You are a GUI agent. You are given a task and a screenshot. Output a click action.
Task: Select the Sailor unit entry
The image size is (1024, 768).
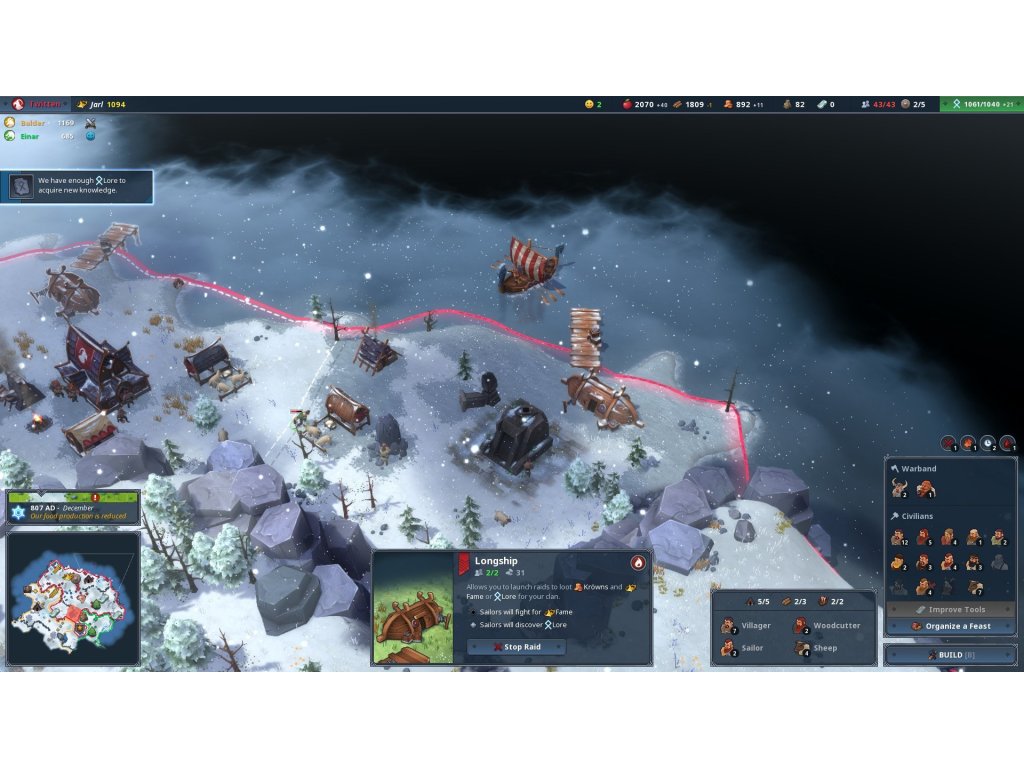[x=742, y=648]
